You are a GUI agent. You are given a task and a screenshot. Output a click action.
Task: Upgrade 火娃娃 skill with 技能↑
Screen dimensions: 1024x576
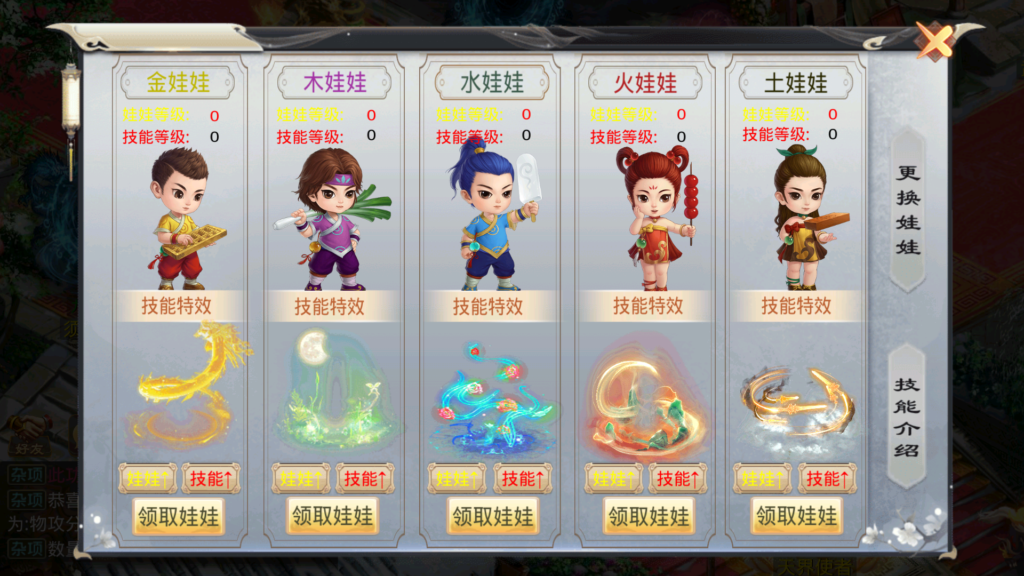[x=677, y=479]
